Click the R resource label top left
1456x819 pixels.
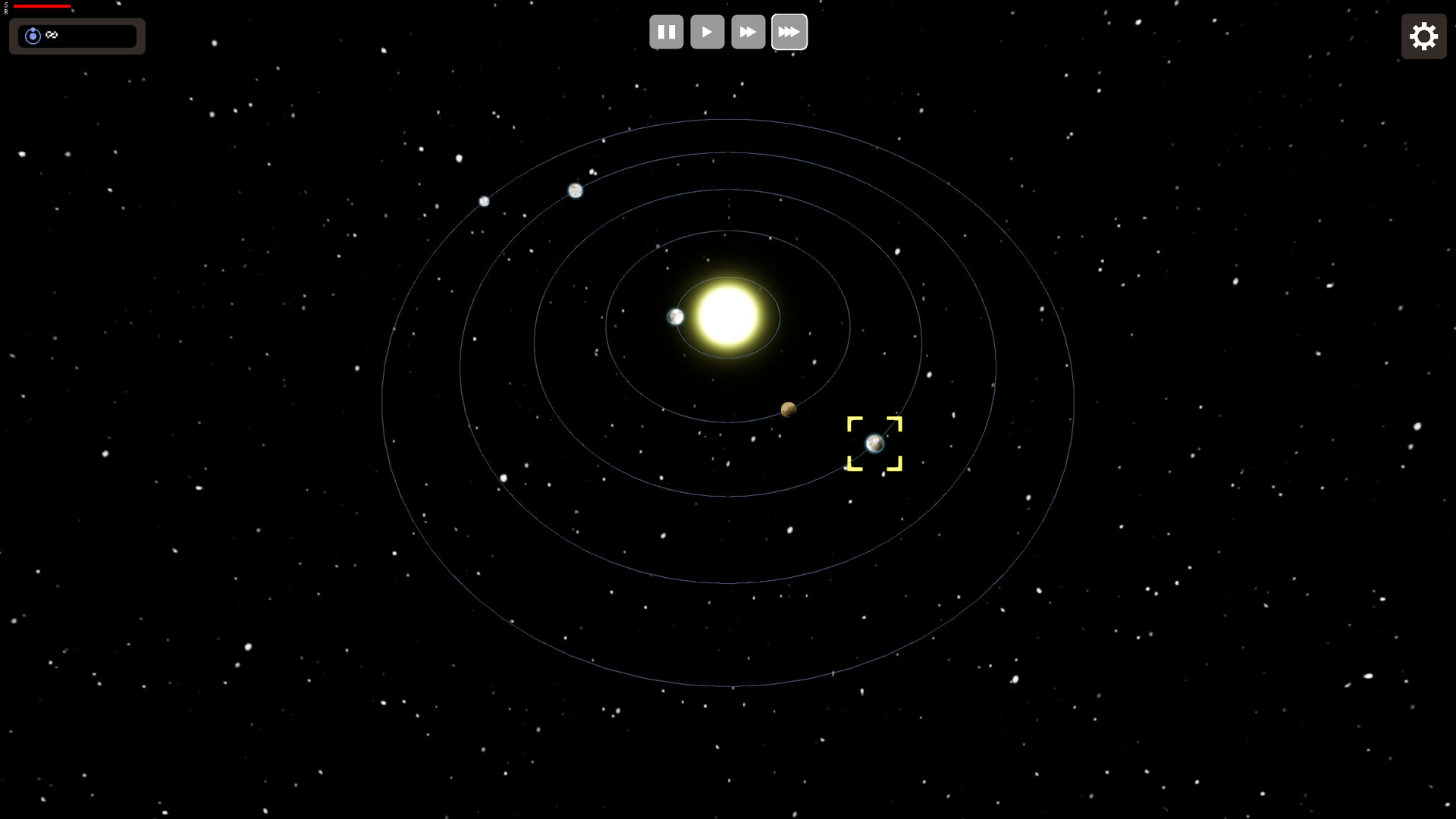5,11
